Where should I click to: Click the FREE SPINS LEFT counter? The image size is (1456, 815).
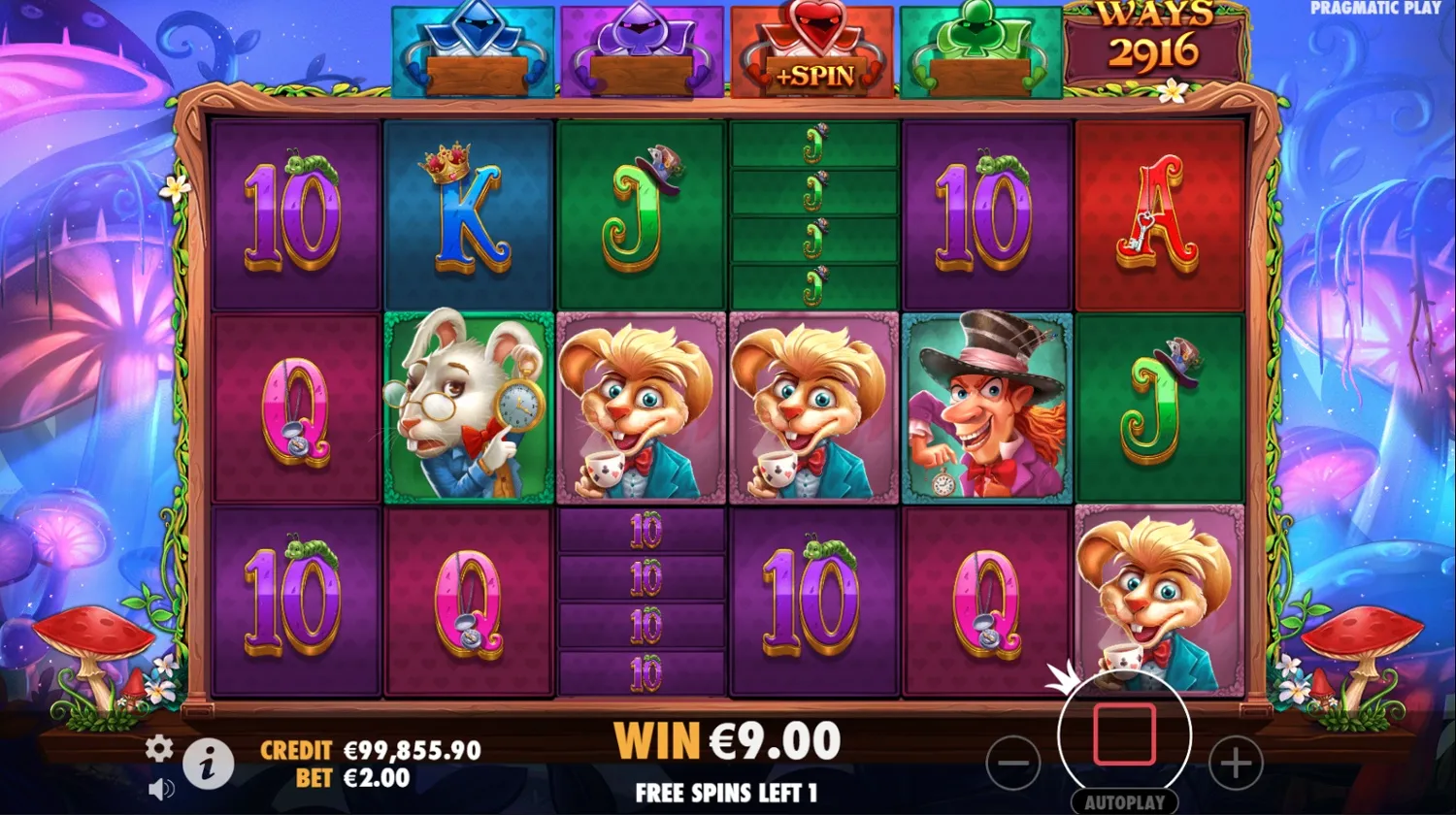pos(727,794)
